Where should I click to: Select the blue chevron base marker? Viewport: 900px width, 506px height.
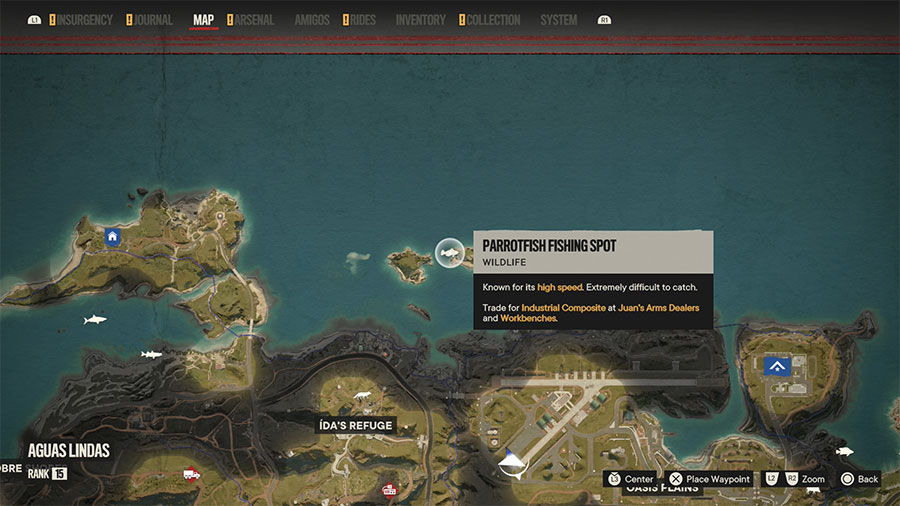pos(777,367)
